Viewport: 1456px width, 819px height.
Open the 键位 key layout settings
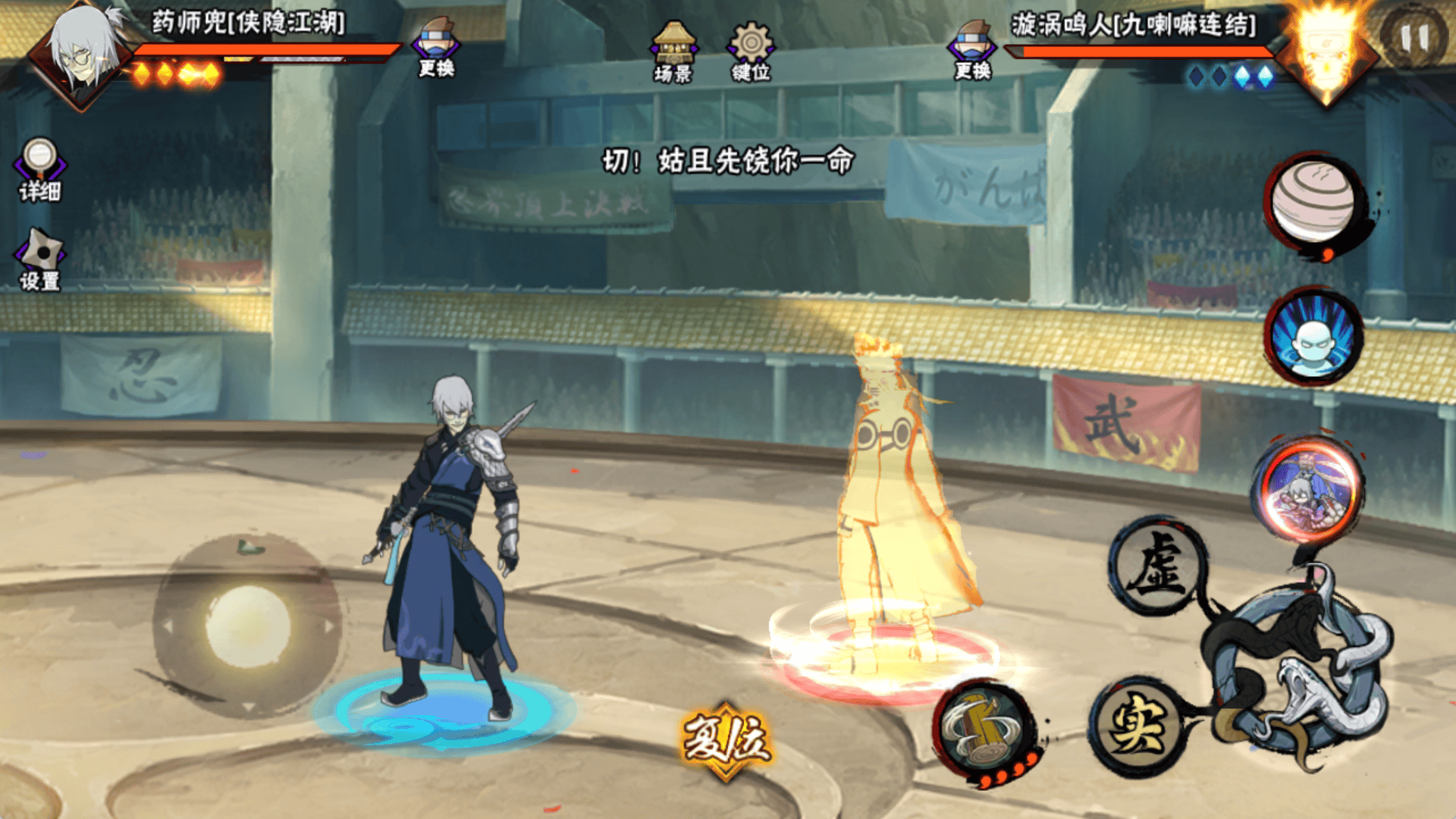coord(751,52)
